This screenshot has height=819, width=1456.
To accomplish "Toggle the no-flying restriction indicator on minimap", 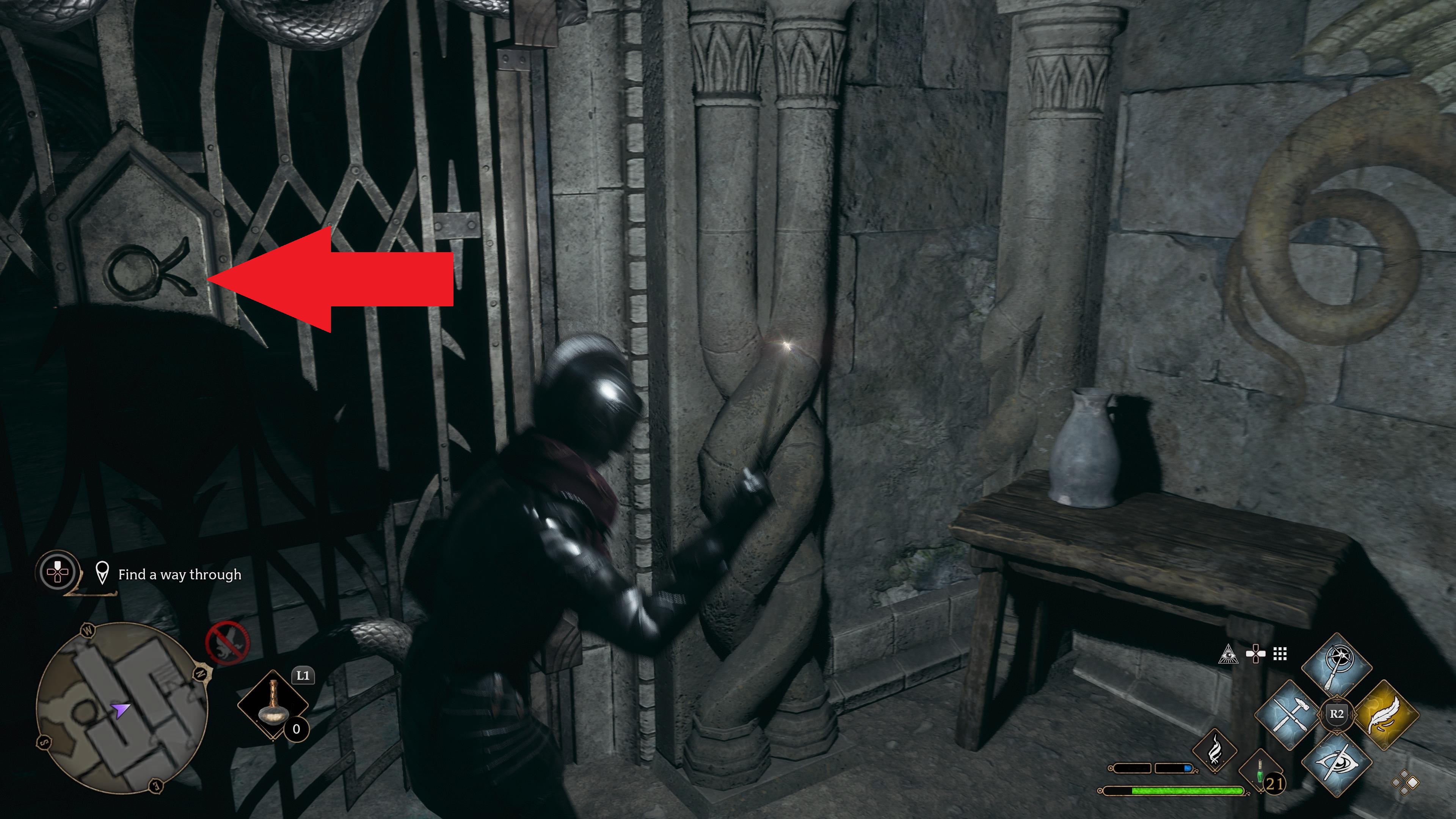I will [228, 643].
